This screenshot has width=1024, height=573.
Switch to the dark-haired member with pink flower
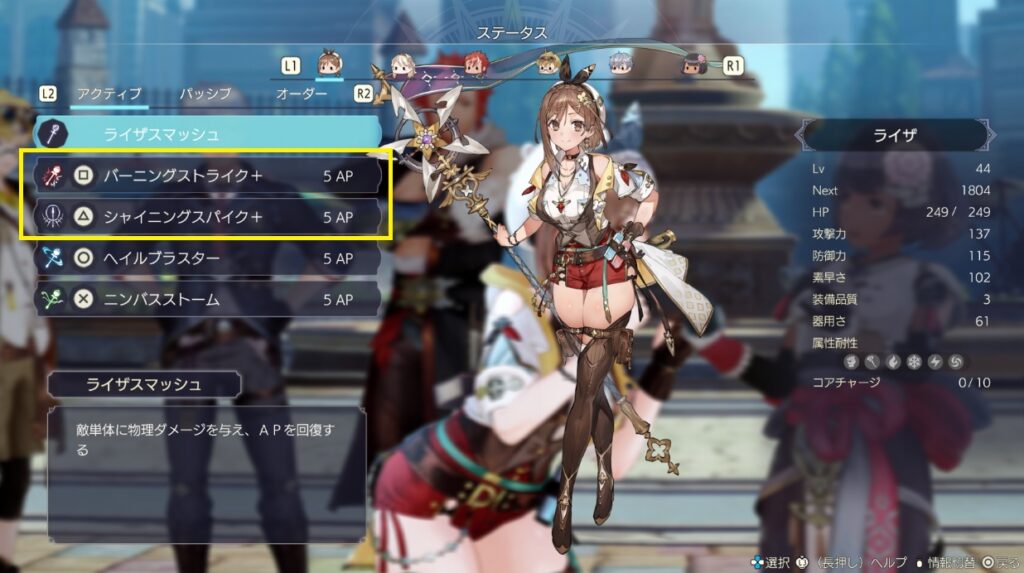pos(694,65)
